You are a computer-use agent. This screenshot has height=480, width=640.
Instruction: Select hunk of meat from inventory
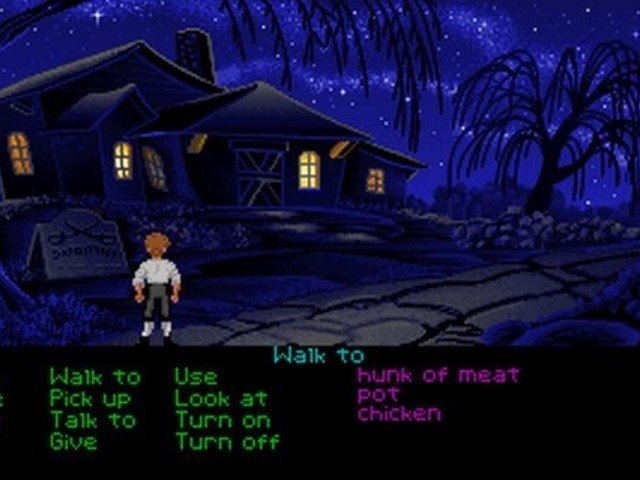click(438, 375)
